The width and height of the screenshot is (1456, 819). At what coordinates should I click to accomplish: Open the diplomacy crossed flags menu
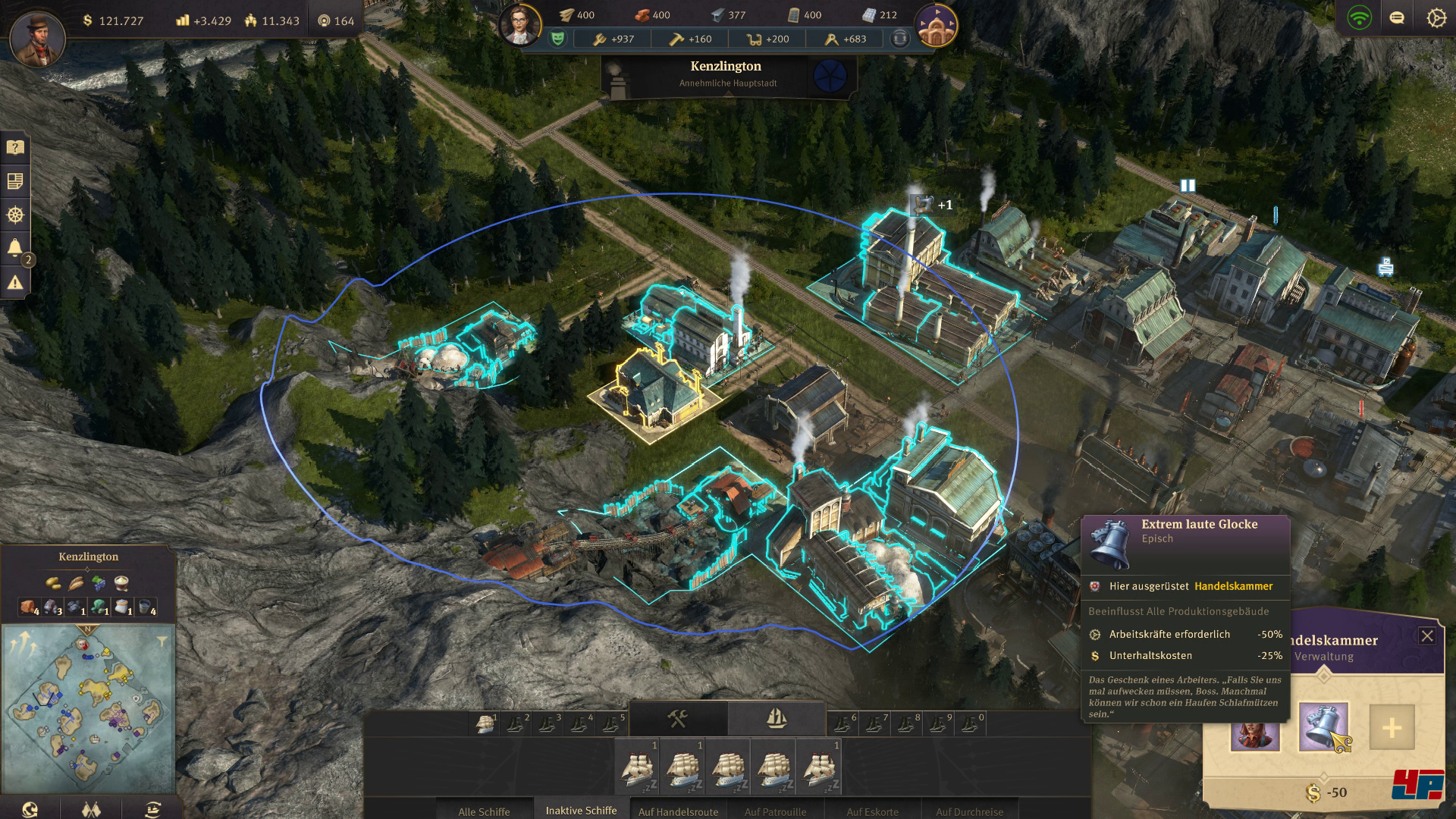click(91, 808)
